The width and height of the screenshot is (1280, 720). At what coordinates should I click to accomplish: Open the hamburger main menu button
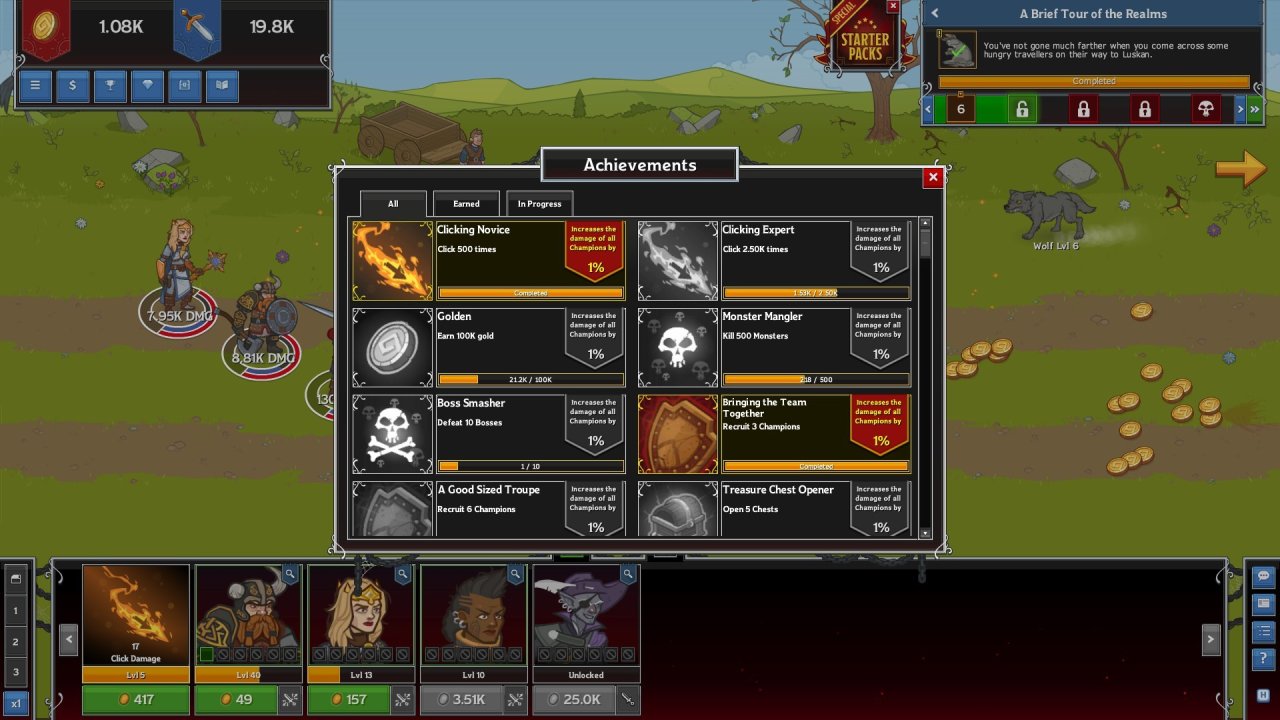[35, 86]
